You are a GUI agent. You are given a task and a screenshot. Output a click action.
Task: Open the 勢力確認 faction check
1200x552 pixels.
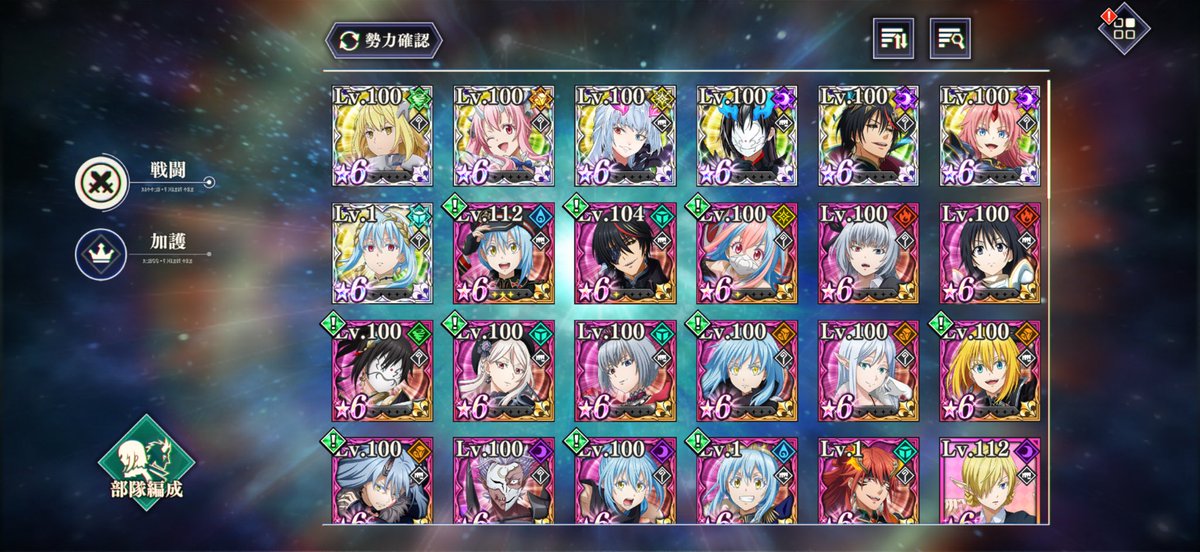pyautogui.click(x=383, y=41)
